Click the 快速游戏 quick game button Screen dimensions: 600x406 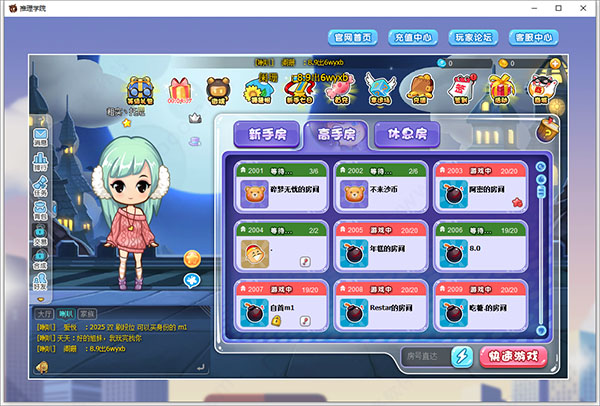515,356
